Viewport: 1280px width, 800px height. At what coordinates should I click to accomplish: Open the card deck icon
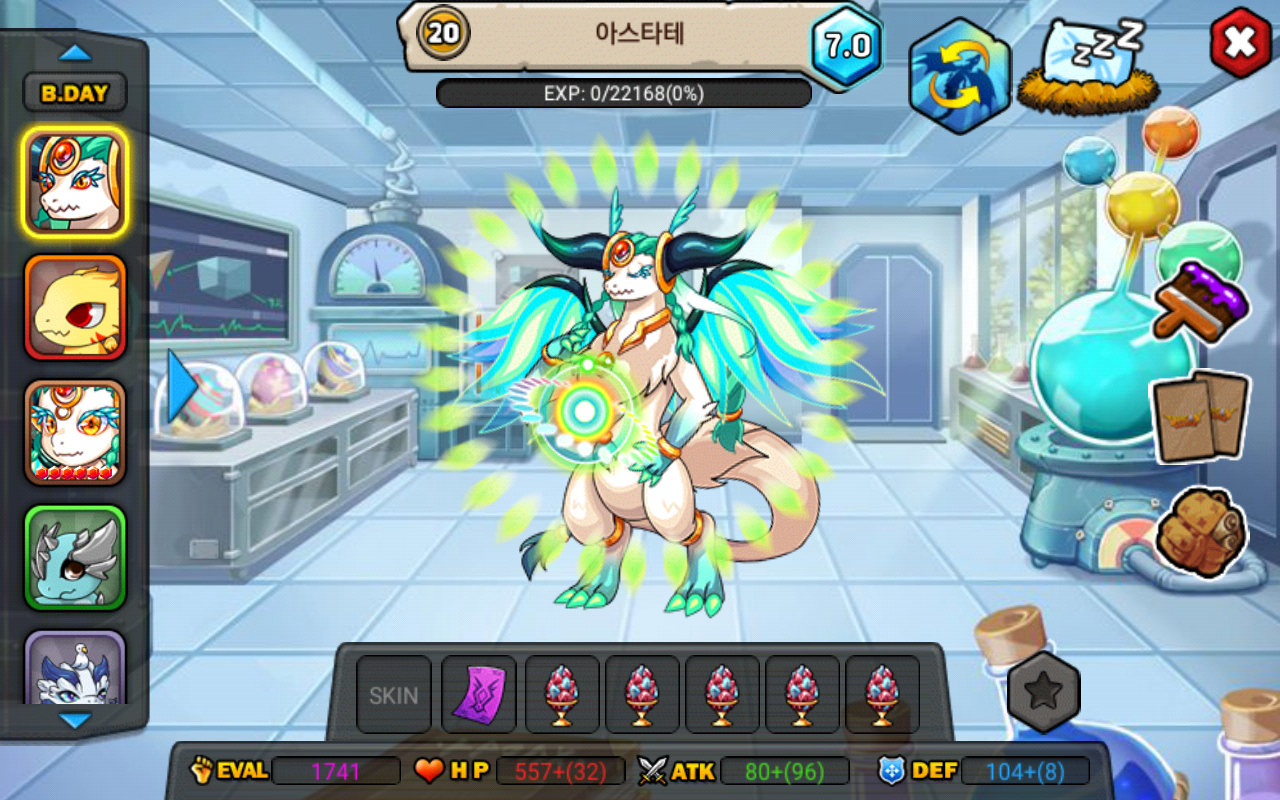pos(1200,417)
